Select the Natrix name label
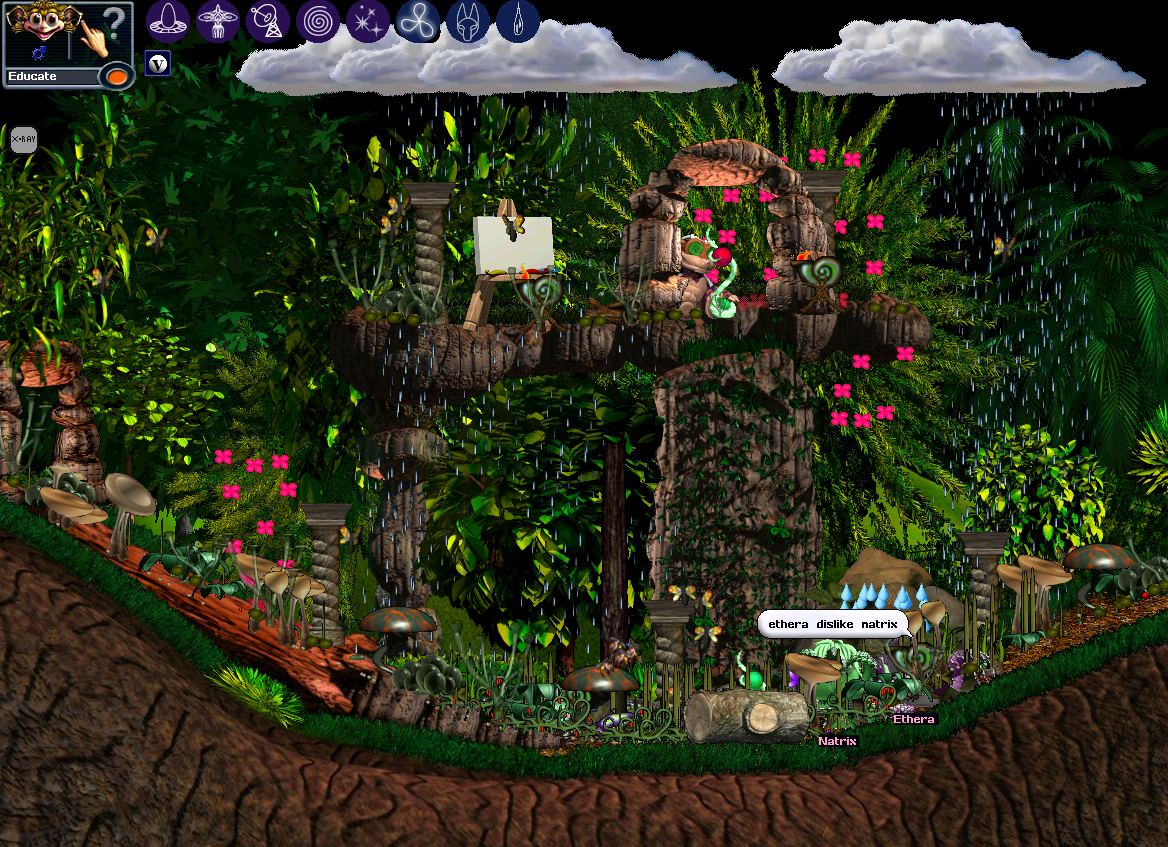The height and width of the screenshot is (847, 1168). click(x=837, y=741)
